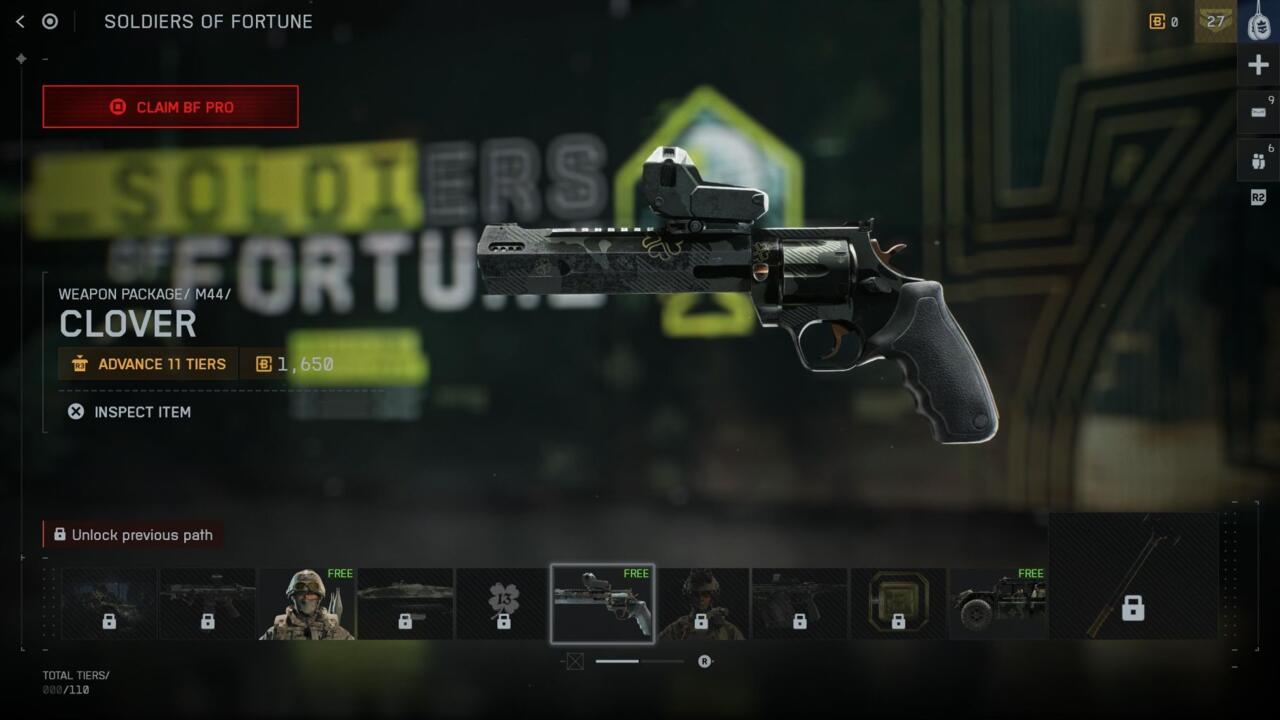Open the dog tag player profile

pos(1259,21)
